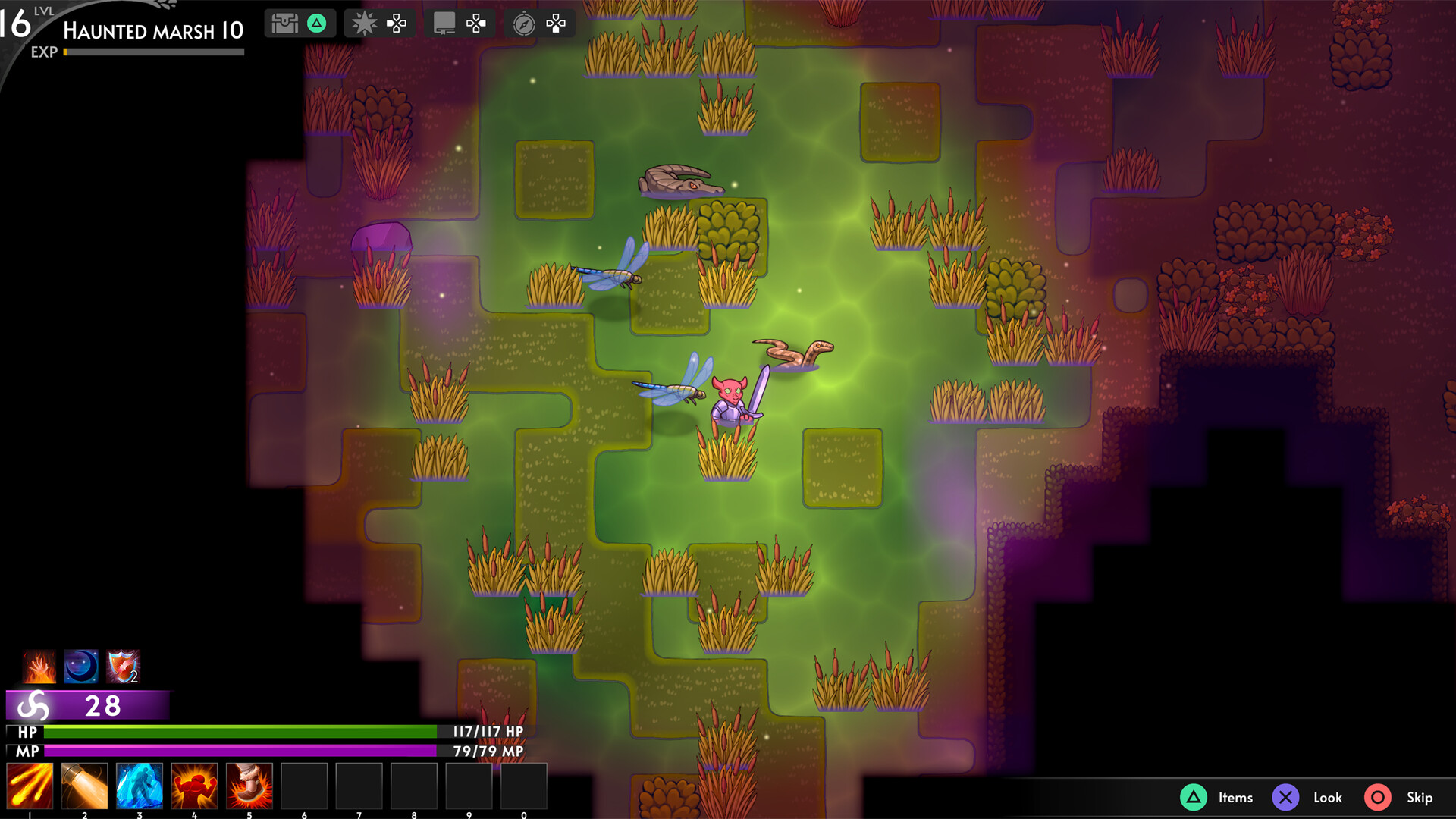1456x819 pixels.
Task: Select the shield buff showing 2 stacks
Action: tap(122, 667)
